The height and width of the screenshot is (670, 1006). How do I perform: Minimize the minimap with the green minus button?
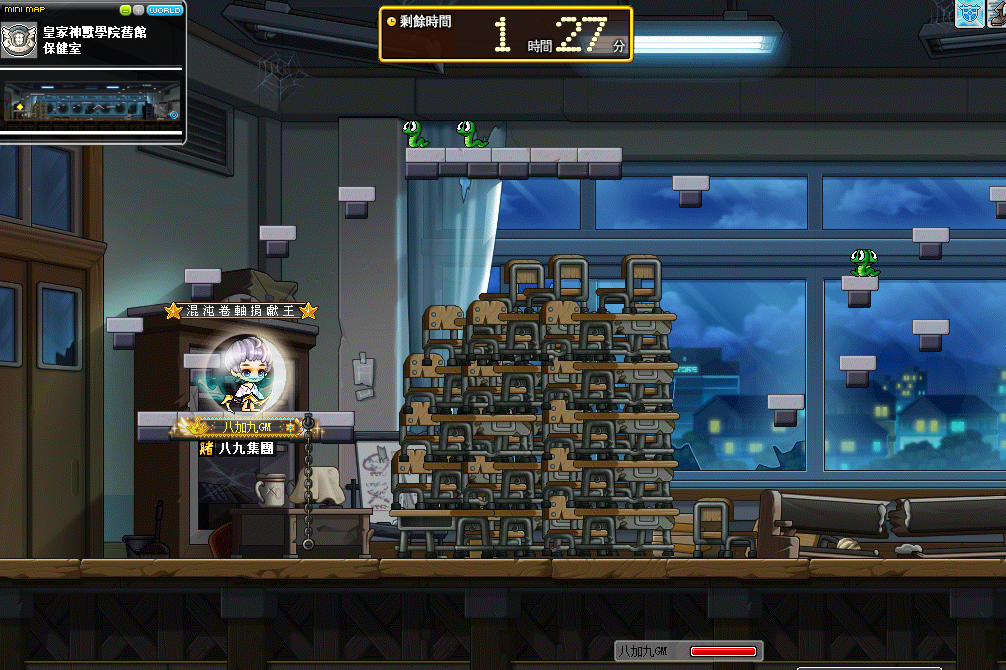(x=126, y=10)
